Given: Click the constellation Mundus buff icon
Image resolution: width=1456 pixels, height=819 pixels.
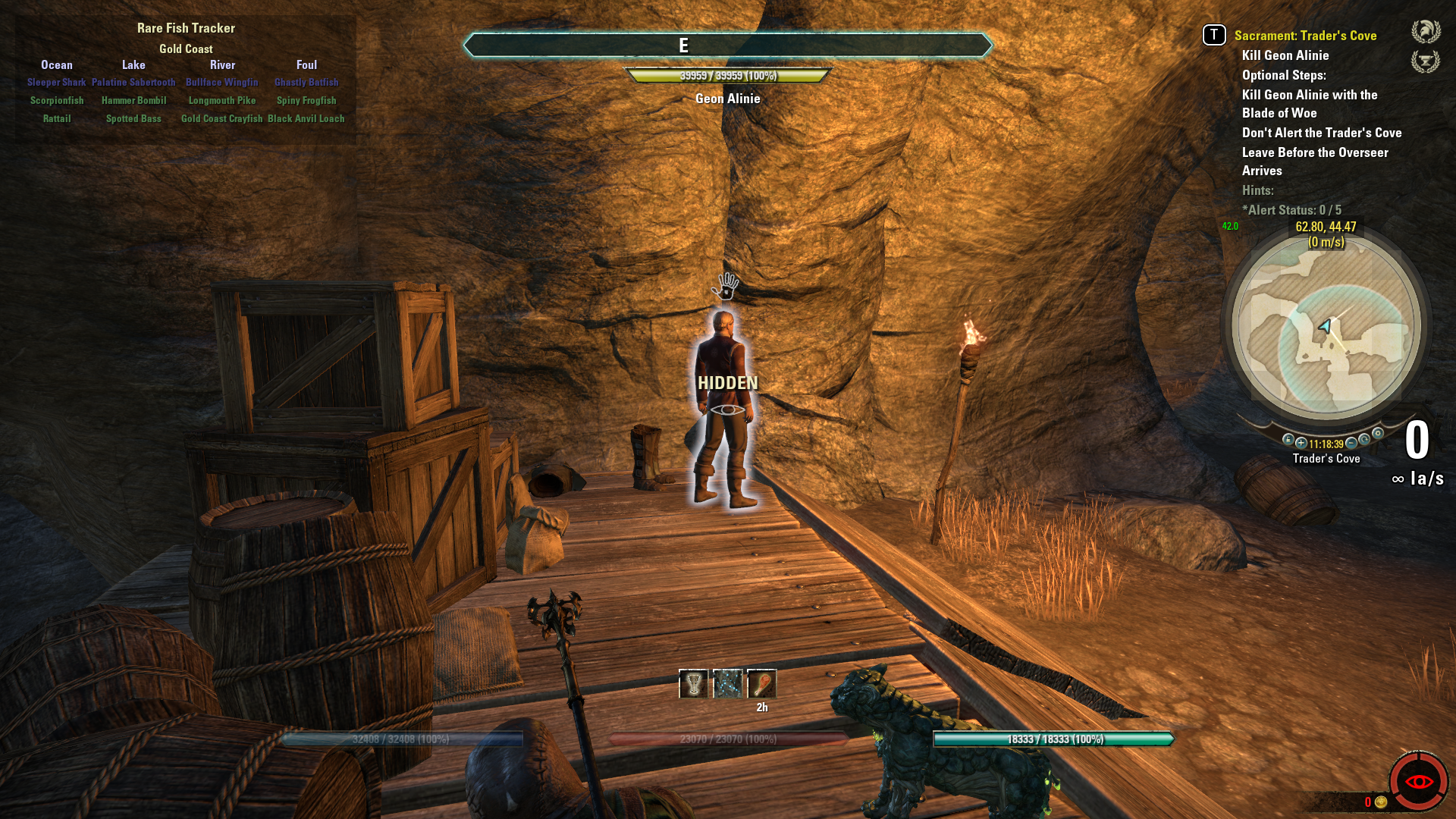Looking at the screenshot, I should (727, 684).
